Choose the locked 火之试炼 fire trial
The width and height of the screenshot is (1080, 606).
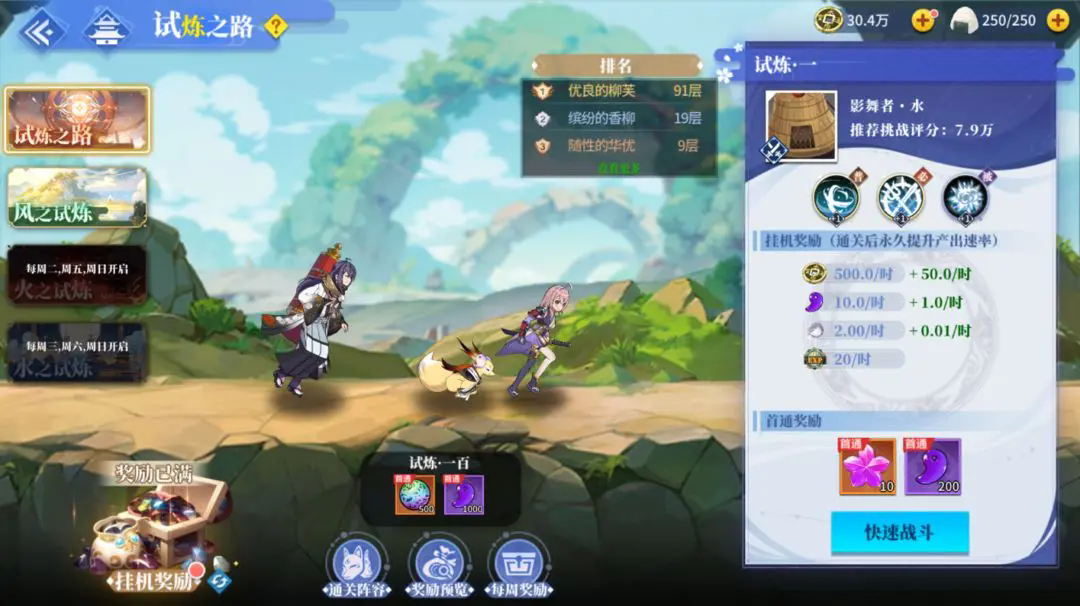78,275
